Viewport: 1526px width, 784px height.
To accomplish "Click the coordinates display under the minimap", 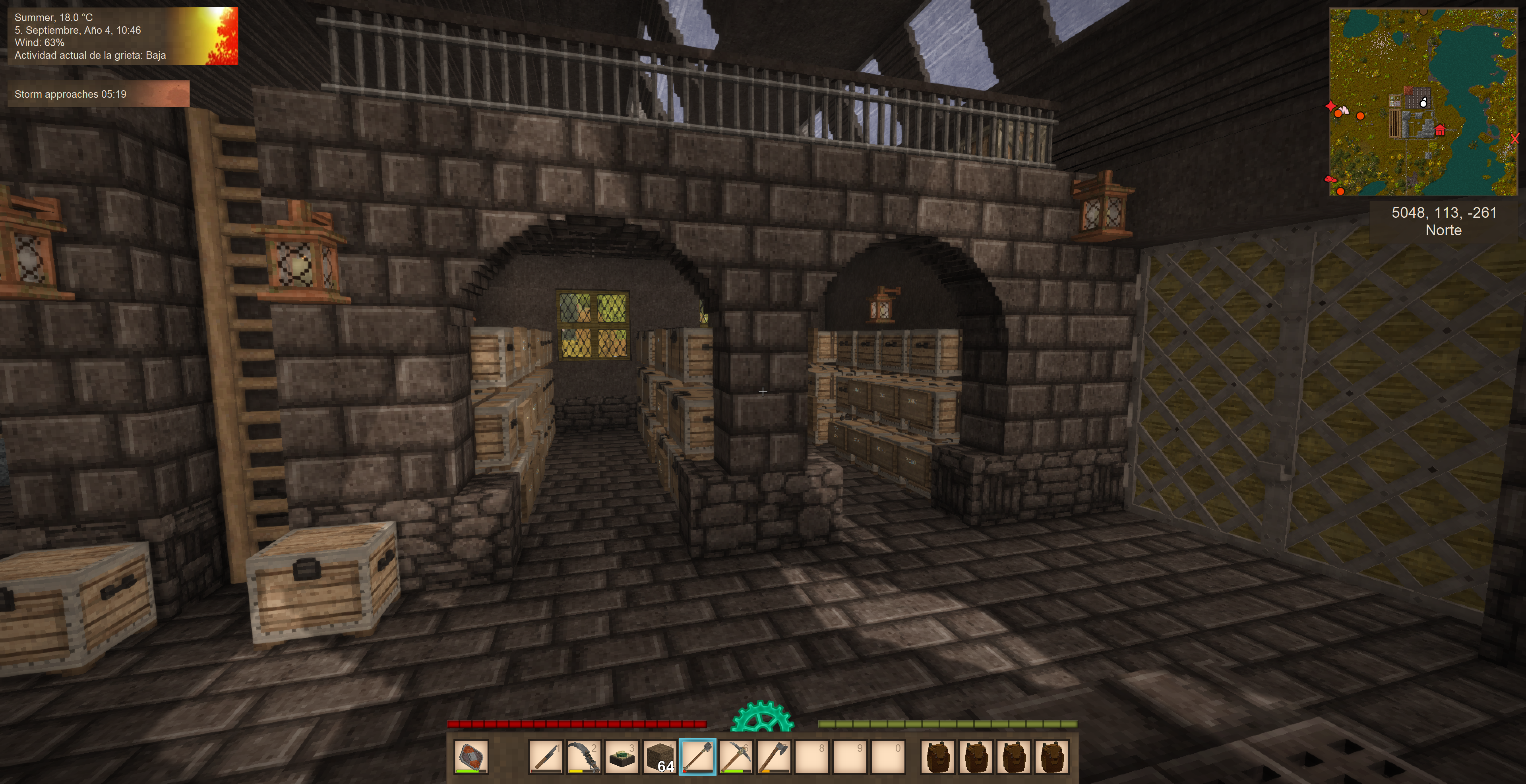I will [x=1443, y=221].
